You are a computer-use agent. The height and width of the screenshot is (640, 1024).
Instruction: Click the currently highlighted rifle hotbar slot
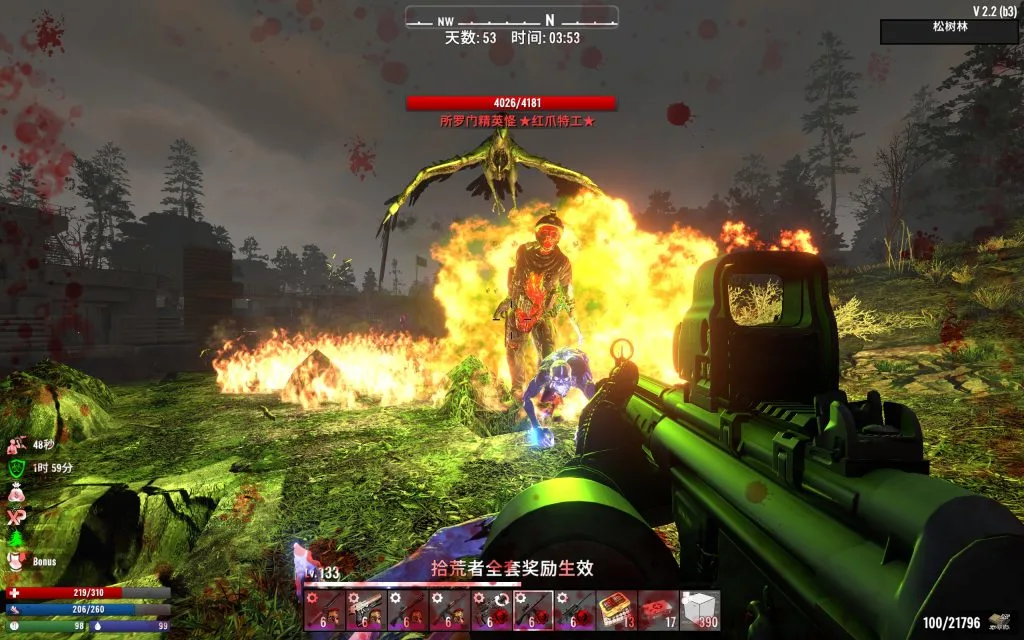point(532,610)
